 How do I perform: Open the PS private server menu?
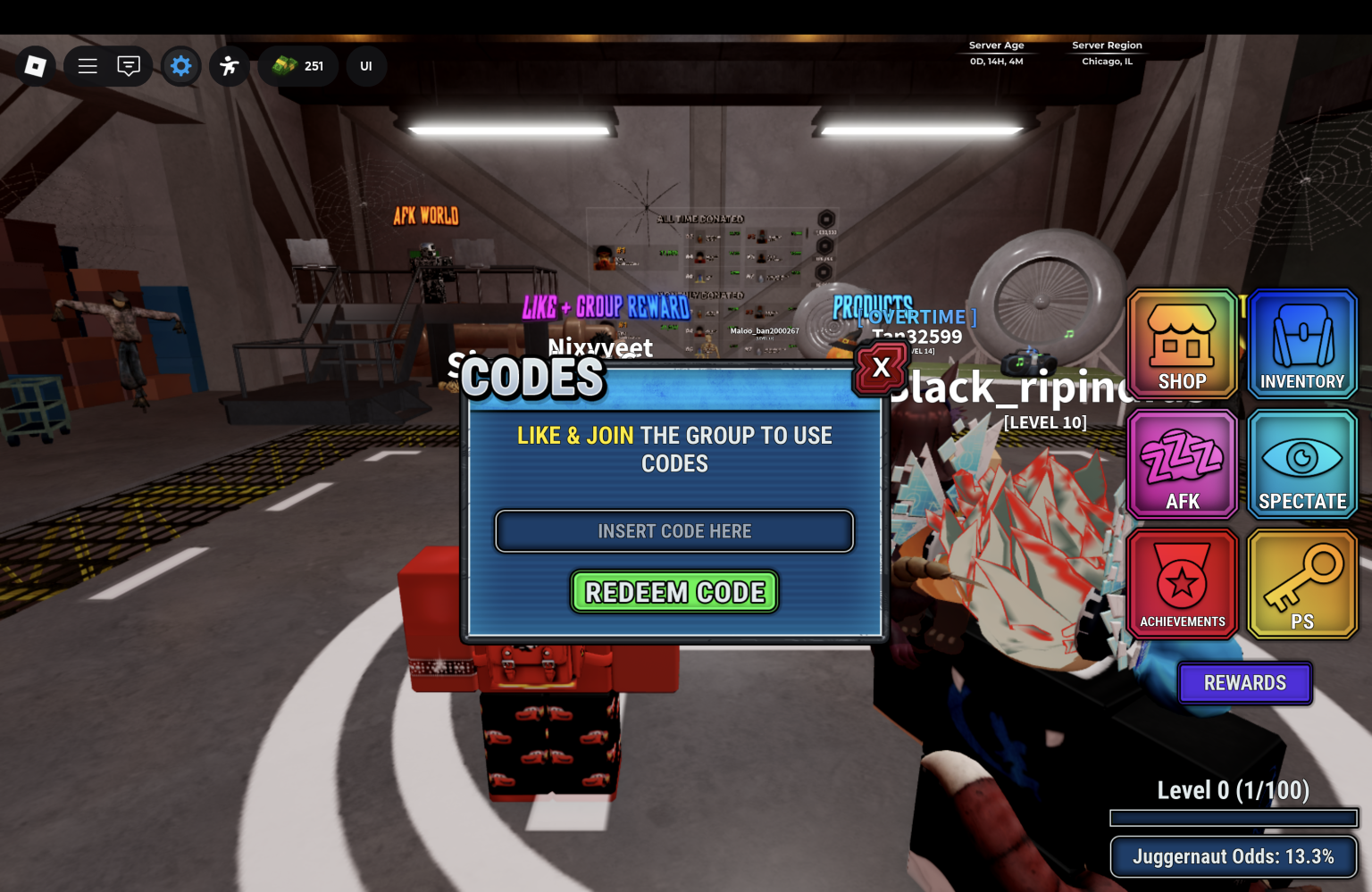pos(1302,584)
